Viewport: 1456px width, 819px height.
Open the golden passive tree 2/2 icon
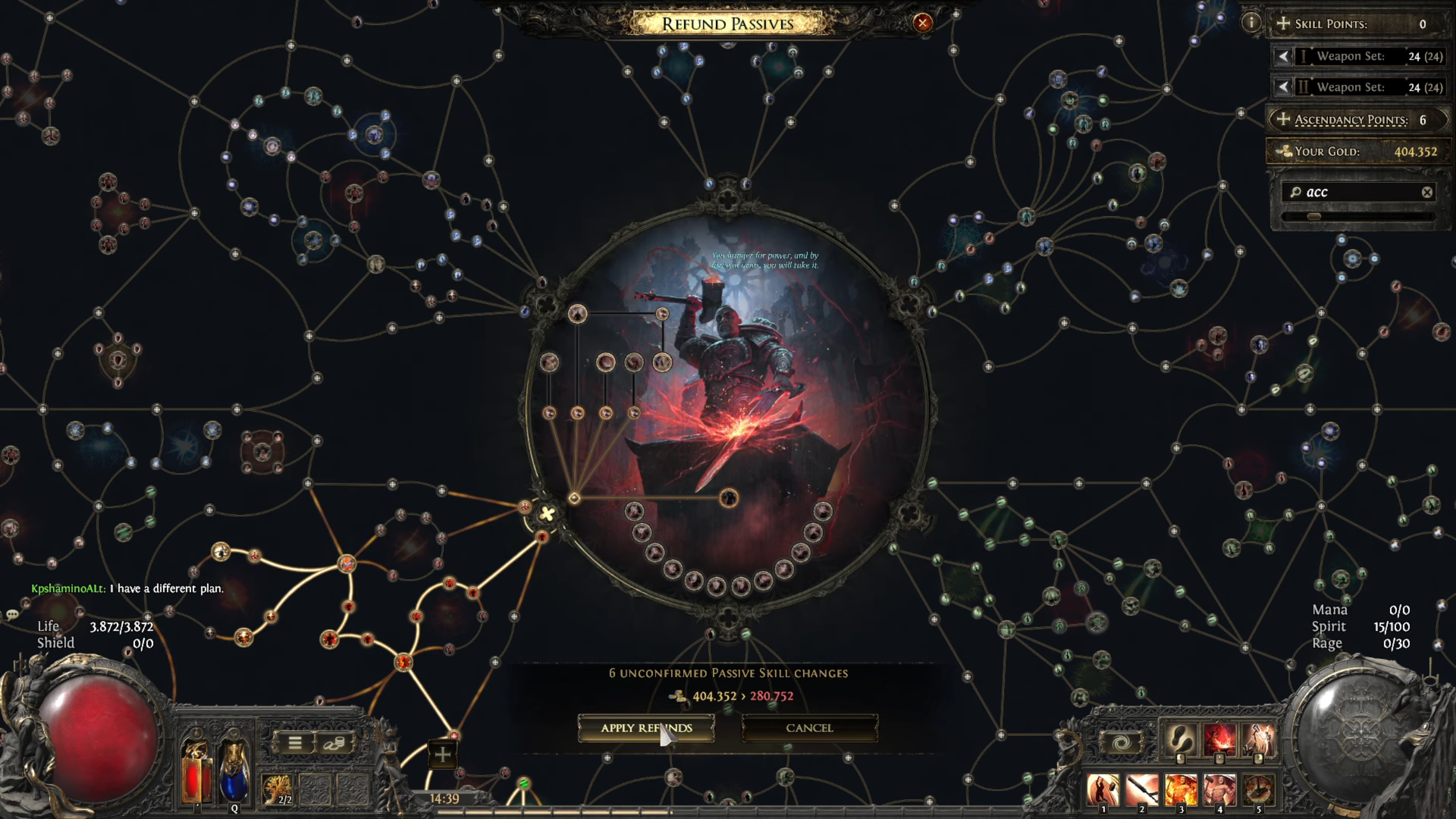coord(277,789)
